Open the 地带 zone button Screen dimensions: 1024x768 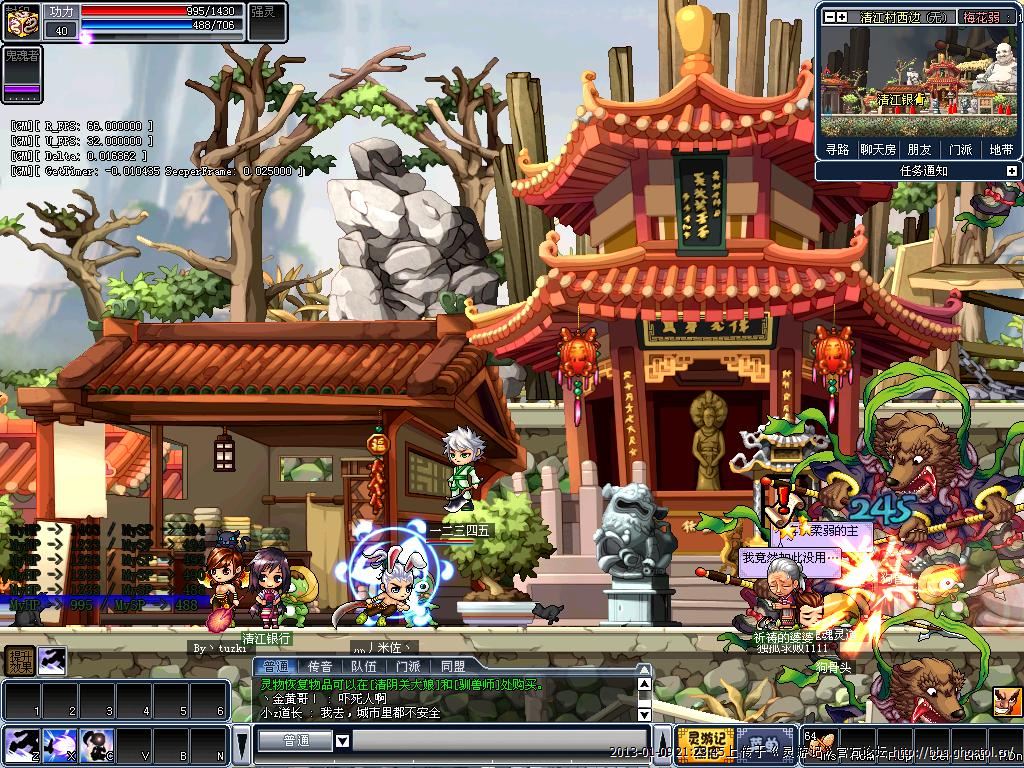(1001, 150)
